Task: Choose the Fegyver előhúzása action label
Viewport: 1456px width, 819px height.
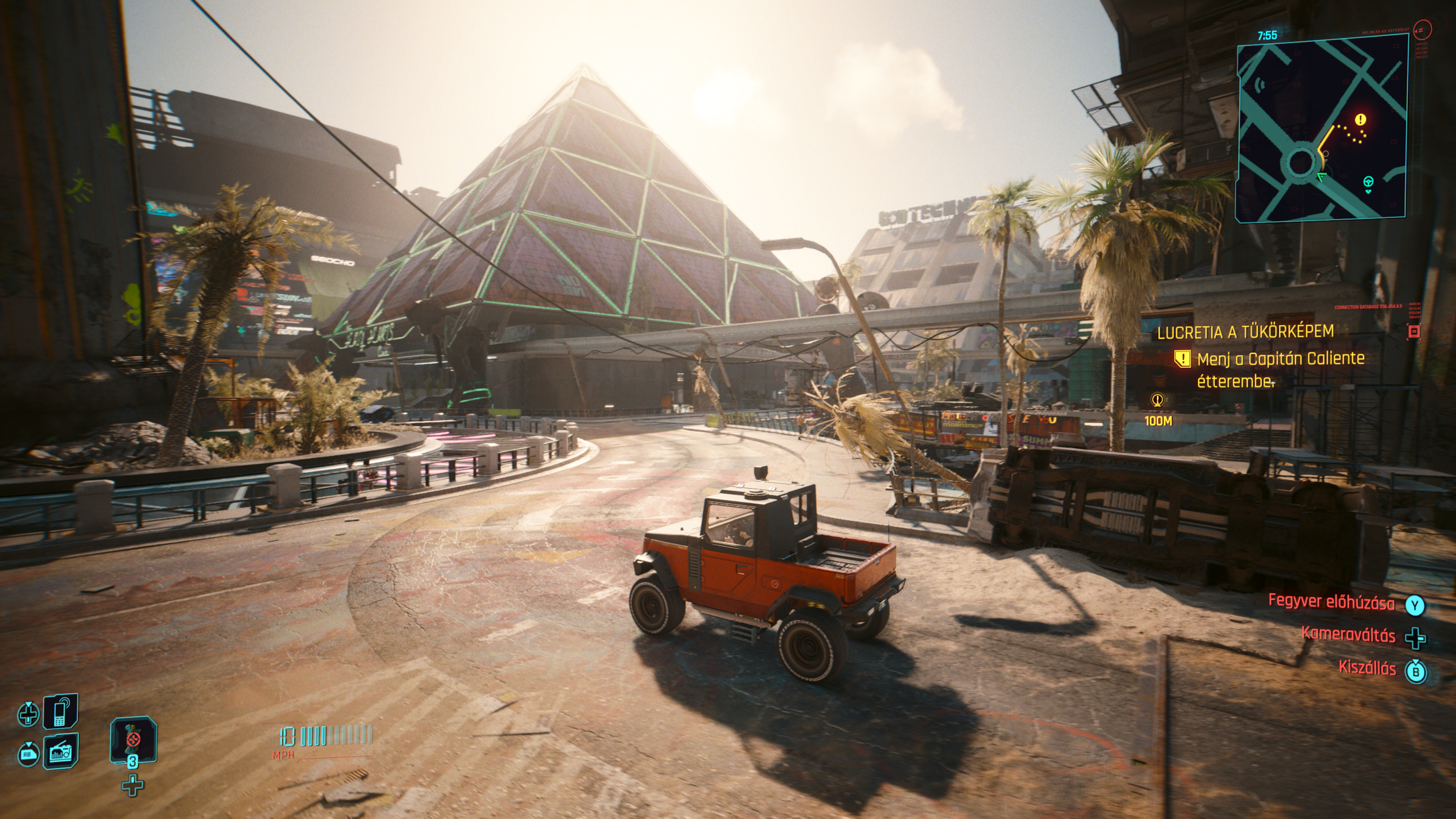Action: 1331,601
